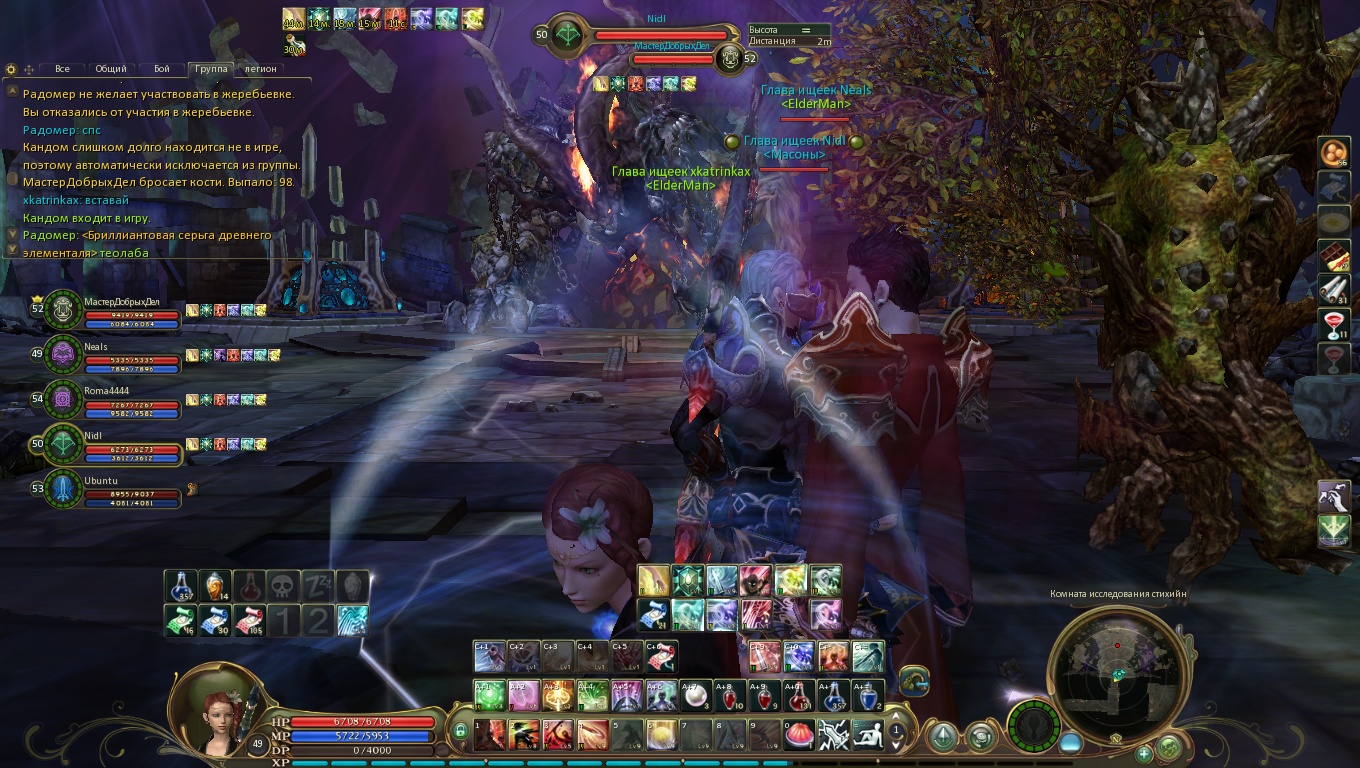The height and width of the screenshot is (768, 1360).
Task: Open chat settings gear icon
Action: pos(11,69)
